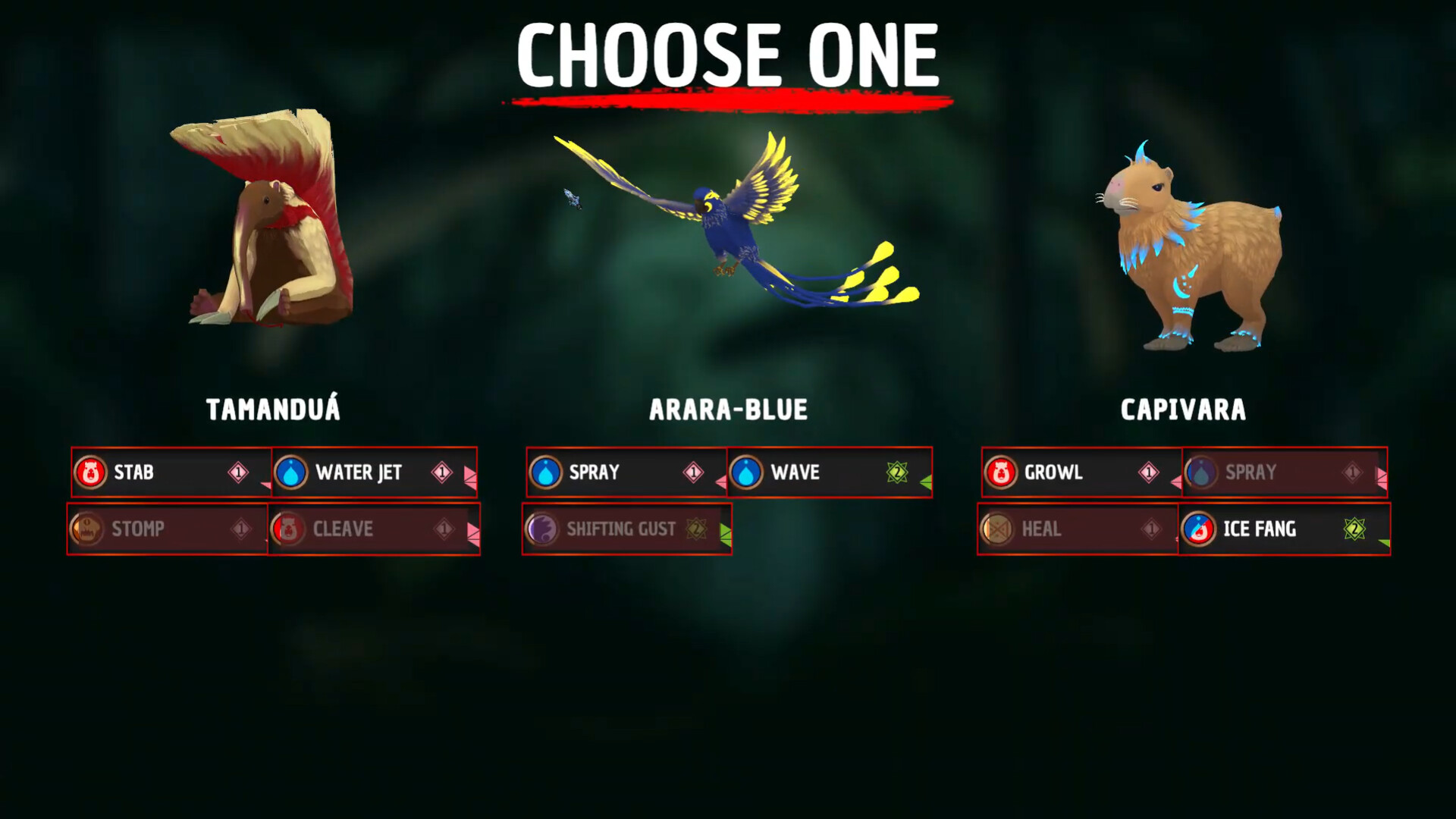1456x819 pixels.
Task: Click the Growl ability bar
Action: coord(1077,472)
